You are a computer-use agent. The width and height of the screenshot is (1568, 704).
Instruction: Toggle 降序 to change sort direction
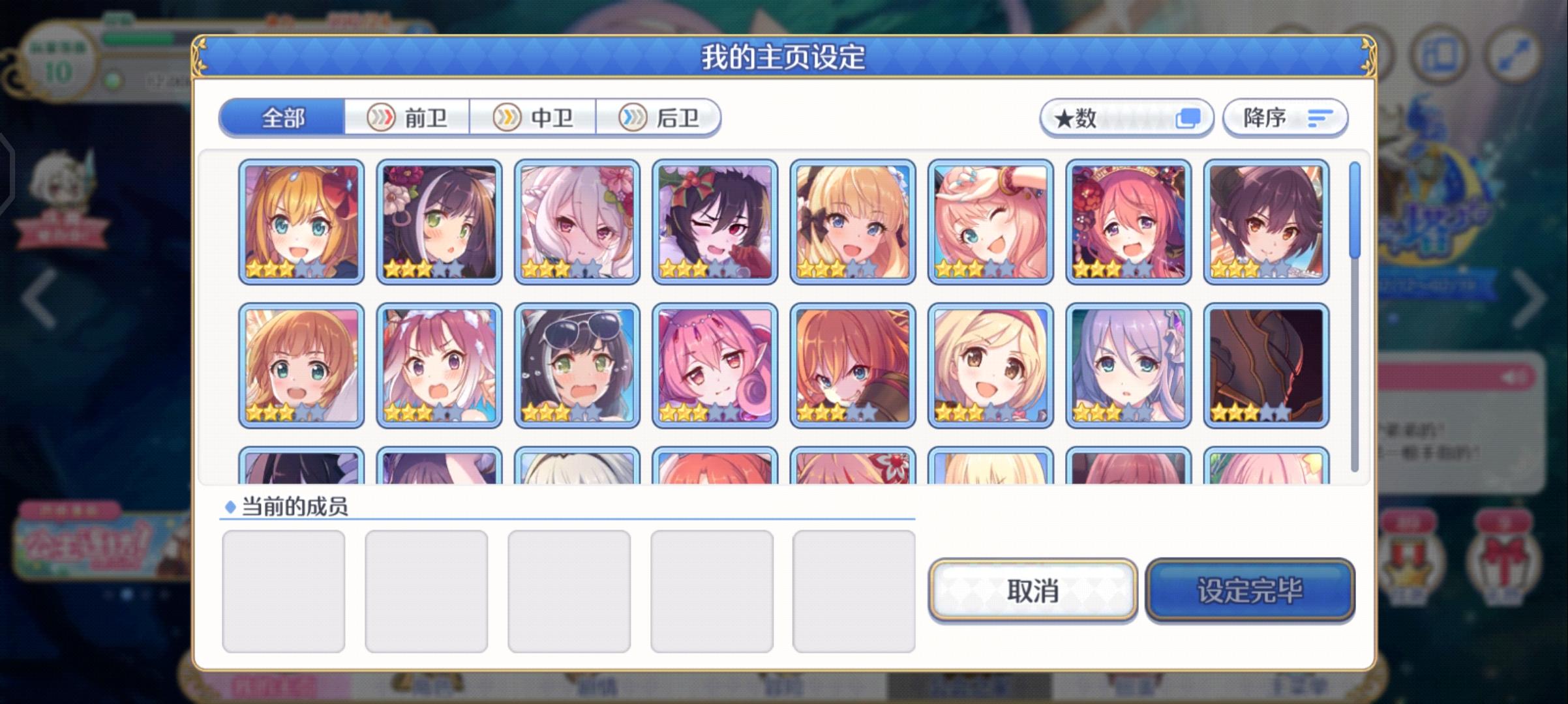[1282, 117]
